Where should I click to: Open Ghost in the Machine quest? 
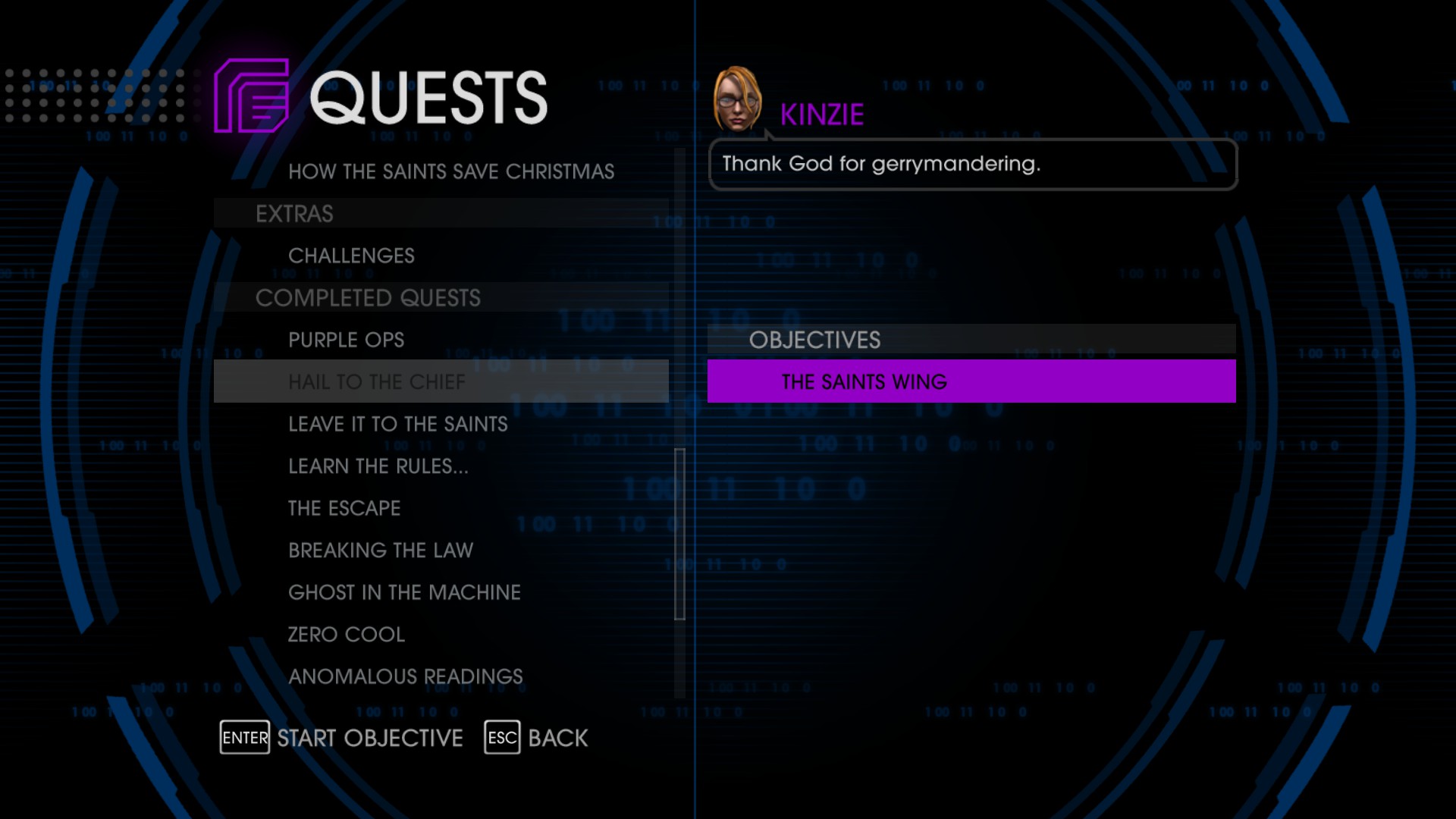(x=404, y=592)
